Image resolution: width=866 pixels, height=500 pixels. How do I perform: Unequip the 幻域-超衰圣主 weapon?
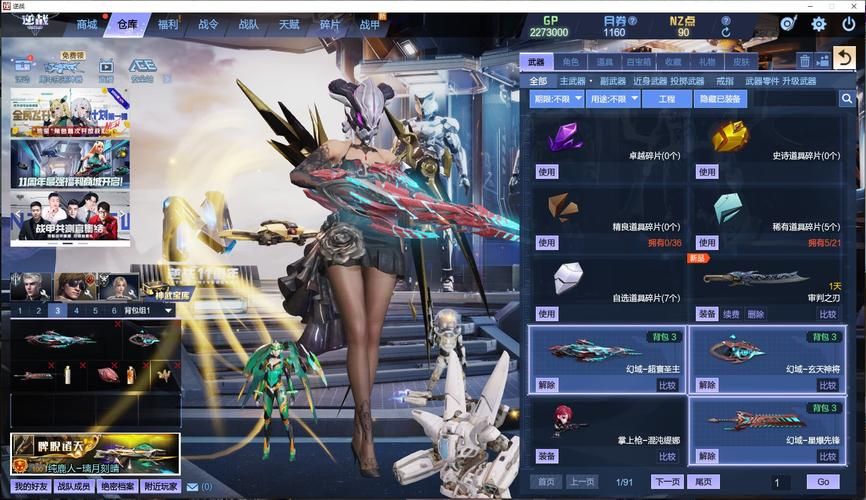coord(547,385)
